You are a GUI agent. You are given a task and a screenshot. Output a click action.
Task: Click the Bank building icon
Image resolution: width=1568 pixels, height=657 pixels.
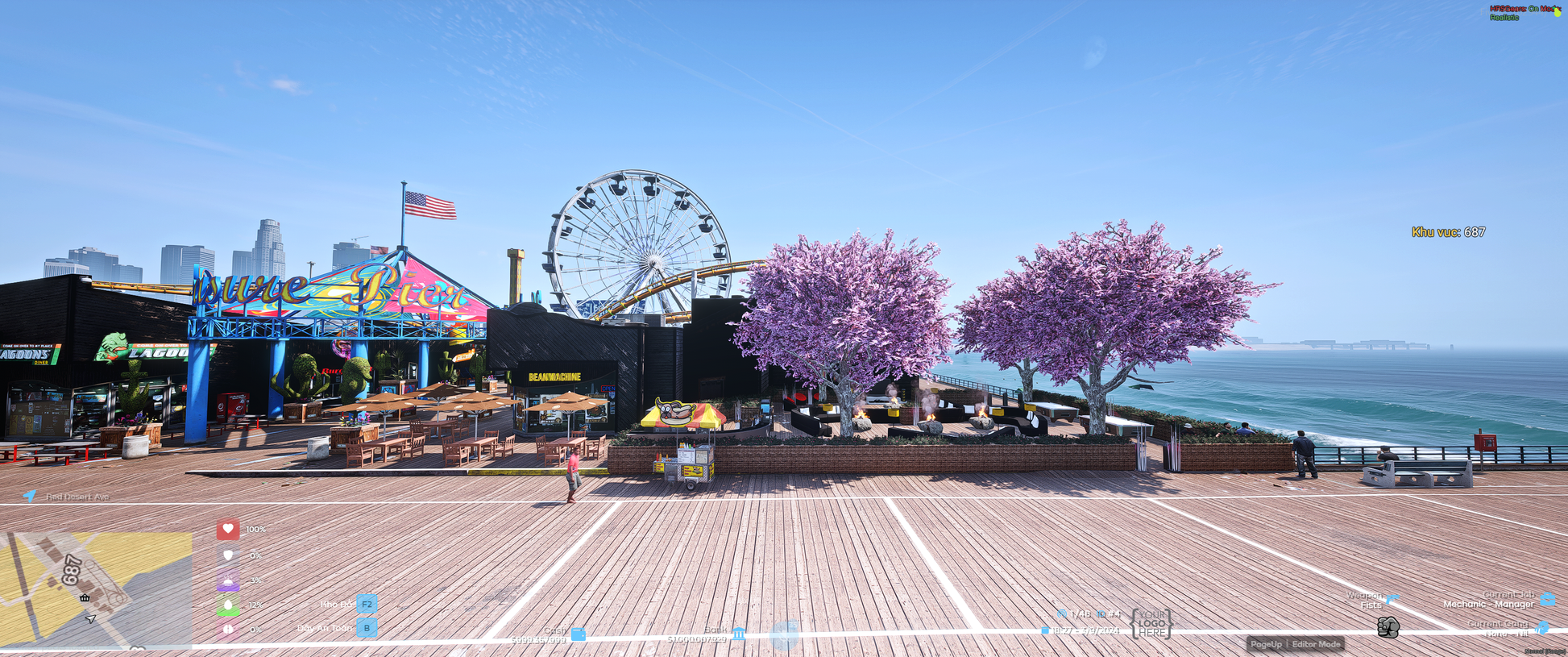point(739,633)
